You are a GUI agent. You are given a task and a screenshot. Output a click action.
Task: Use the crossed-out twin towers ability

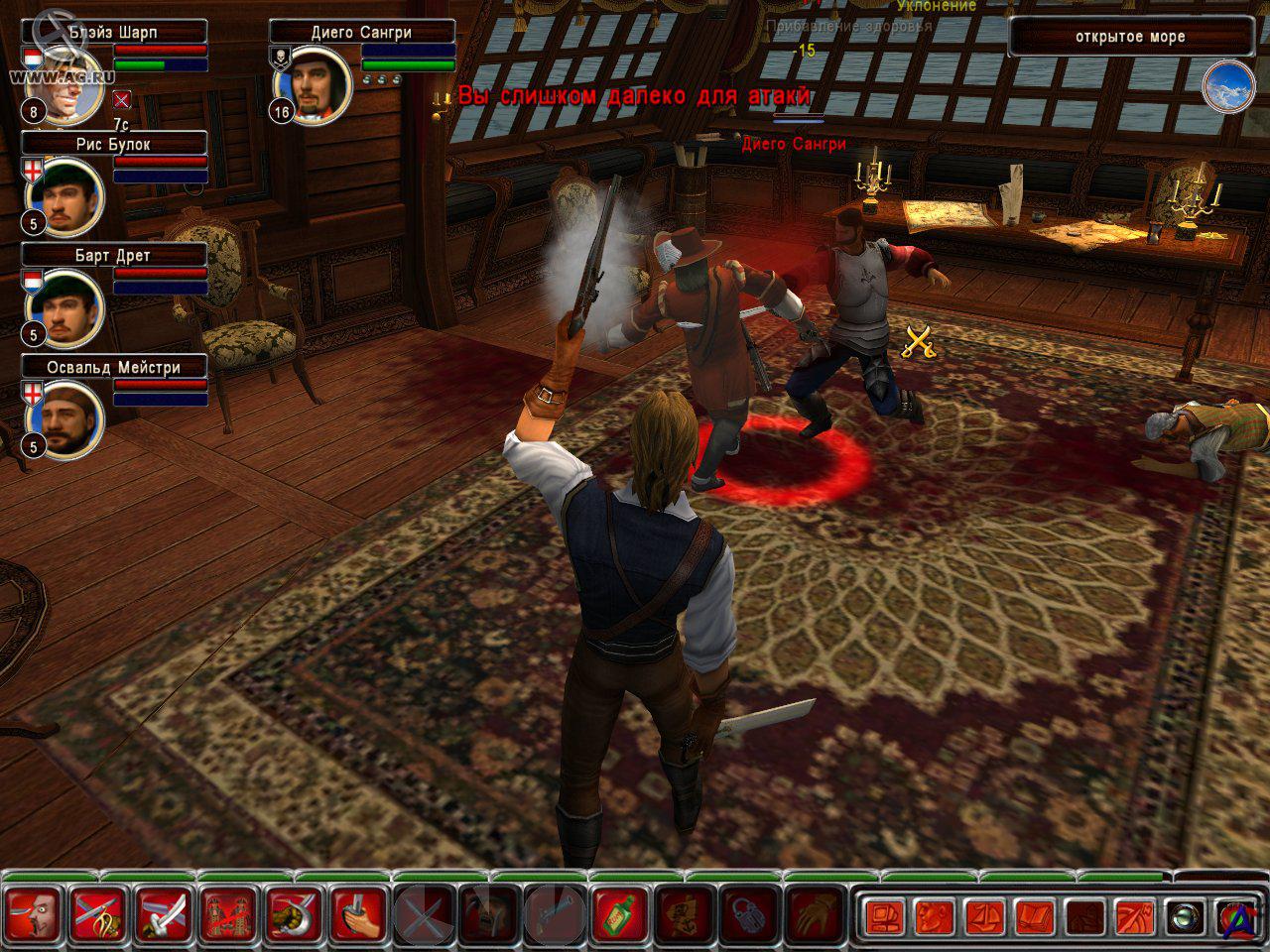[230, 914]
